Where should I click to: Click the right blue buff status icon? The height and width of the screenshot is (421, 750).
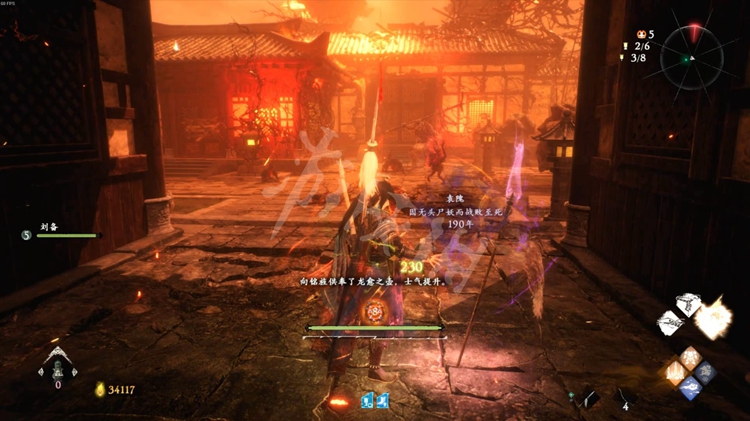tap(381, 400)
